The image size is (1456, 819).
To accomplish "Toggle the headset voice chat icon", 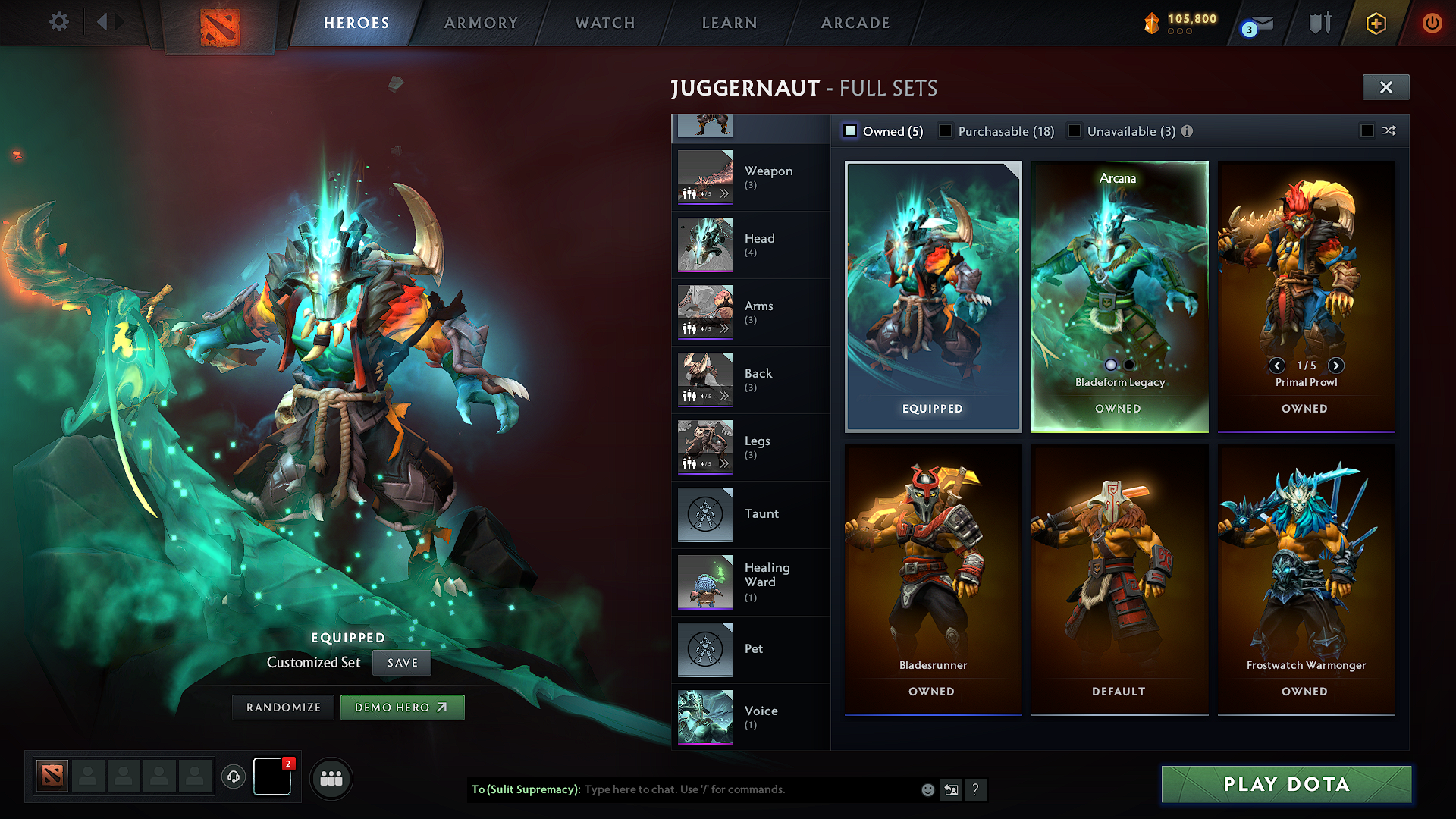I will tap(234, 777).
